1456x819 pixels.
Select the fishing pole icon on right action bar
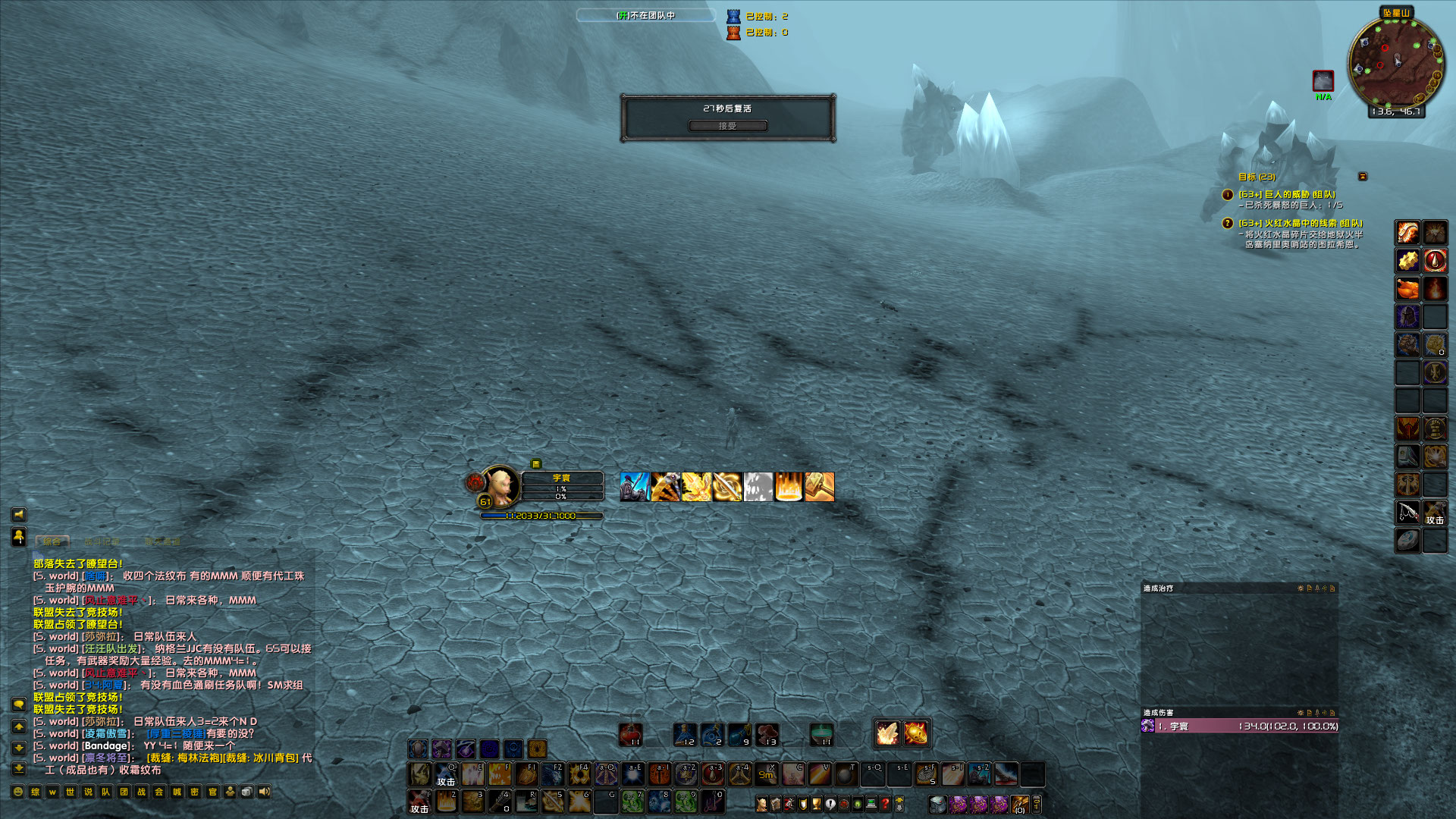(x=1407, y=513)
